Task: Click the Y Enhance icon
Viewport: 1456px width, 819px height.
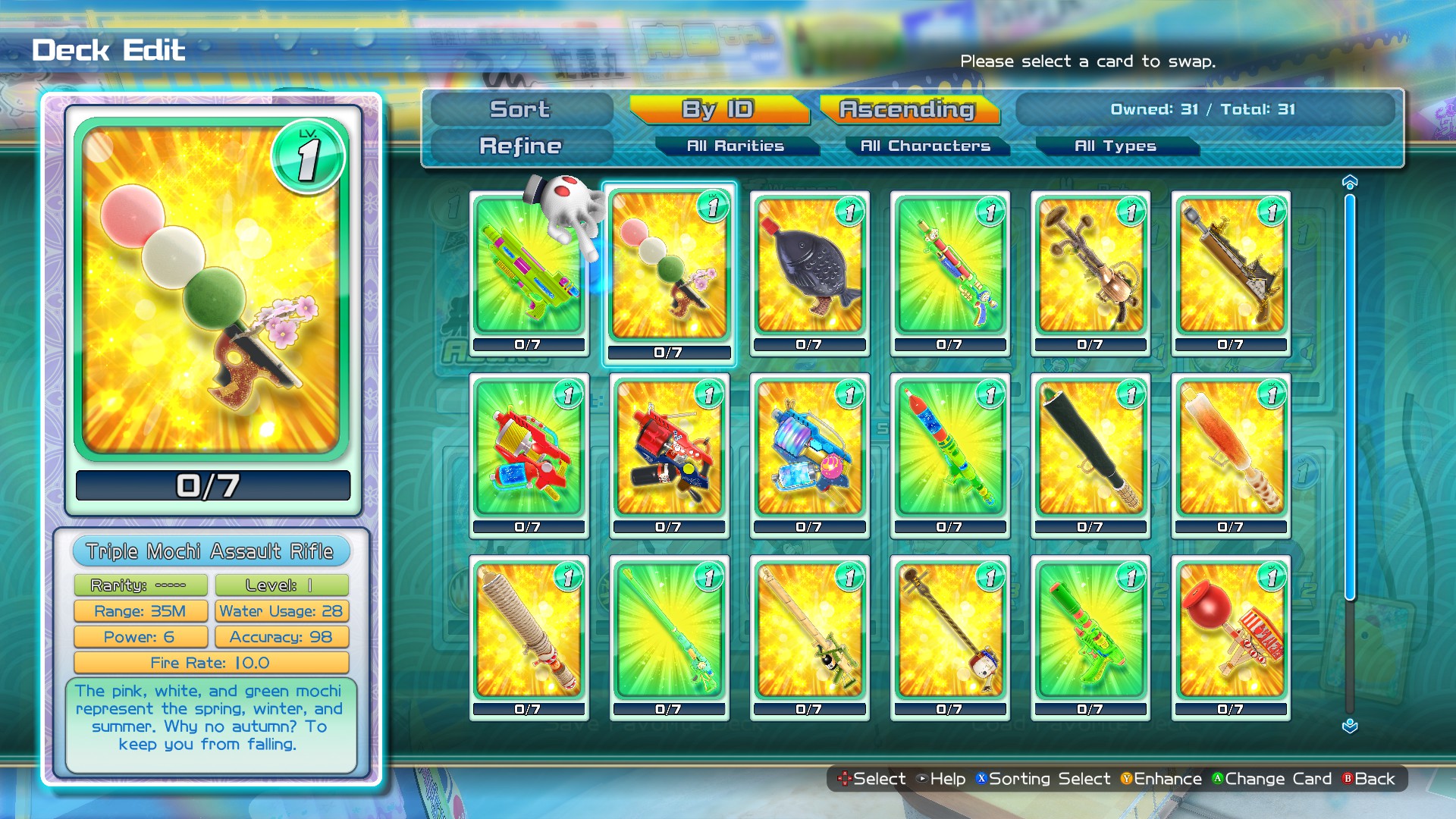Action: point(1125,779)
